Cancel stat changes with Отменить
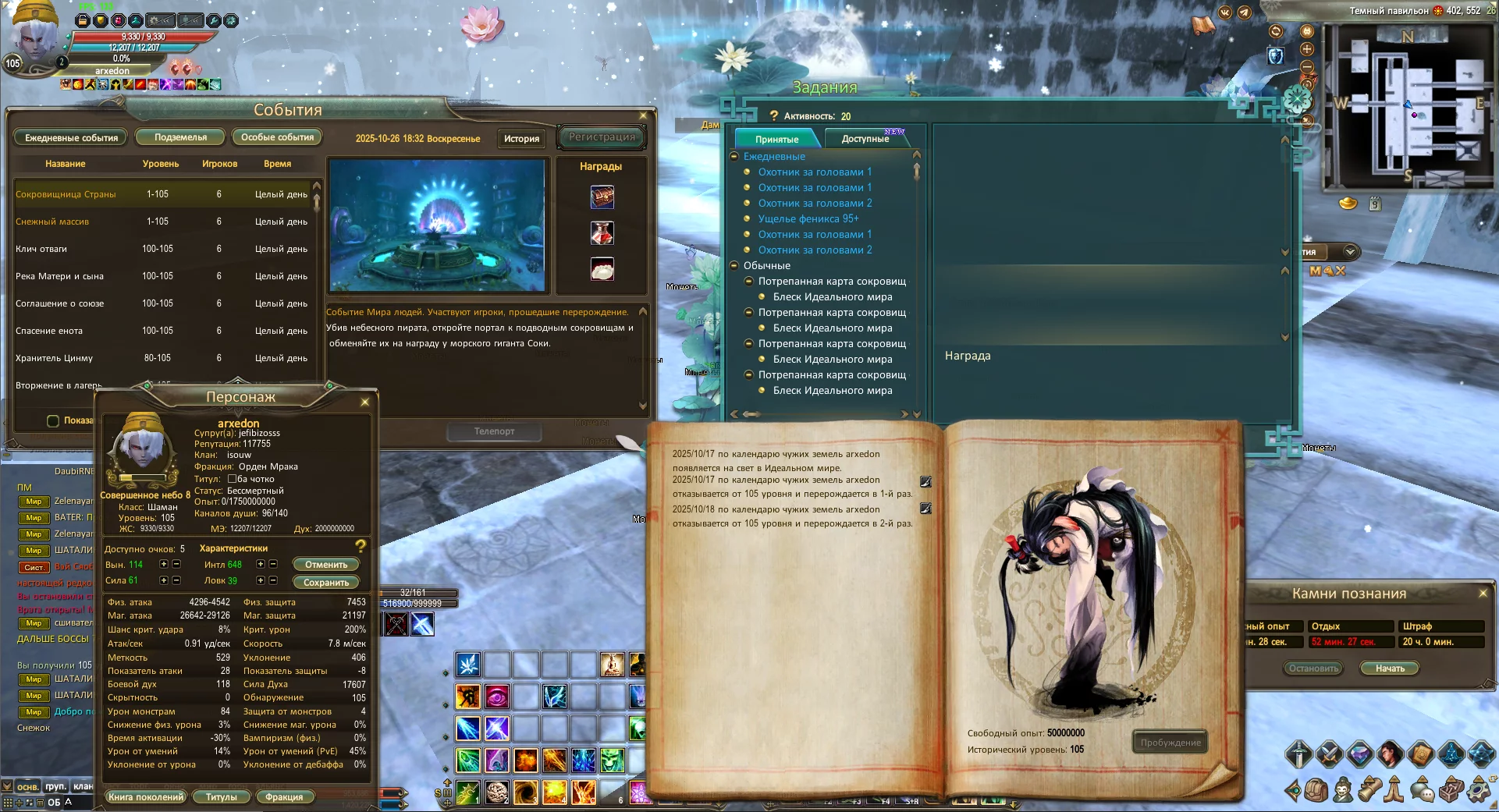Viewport: 1499px width, 812px height. coord(326,565)
